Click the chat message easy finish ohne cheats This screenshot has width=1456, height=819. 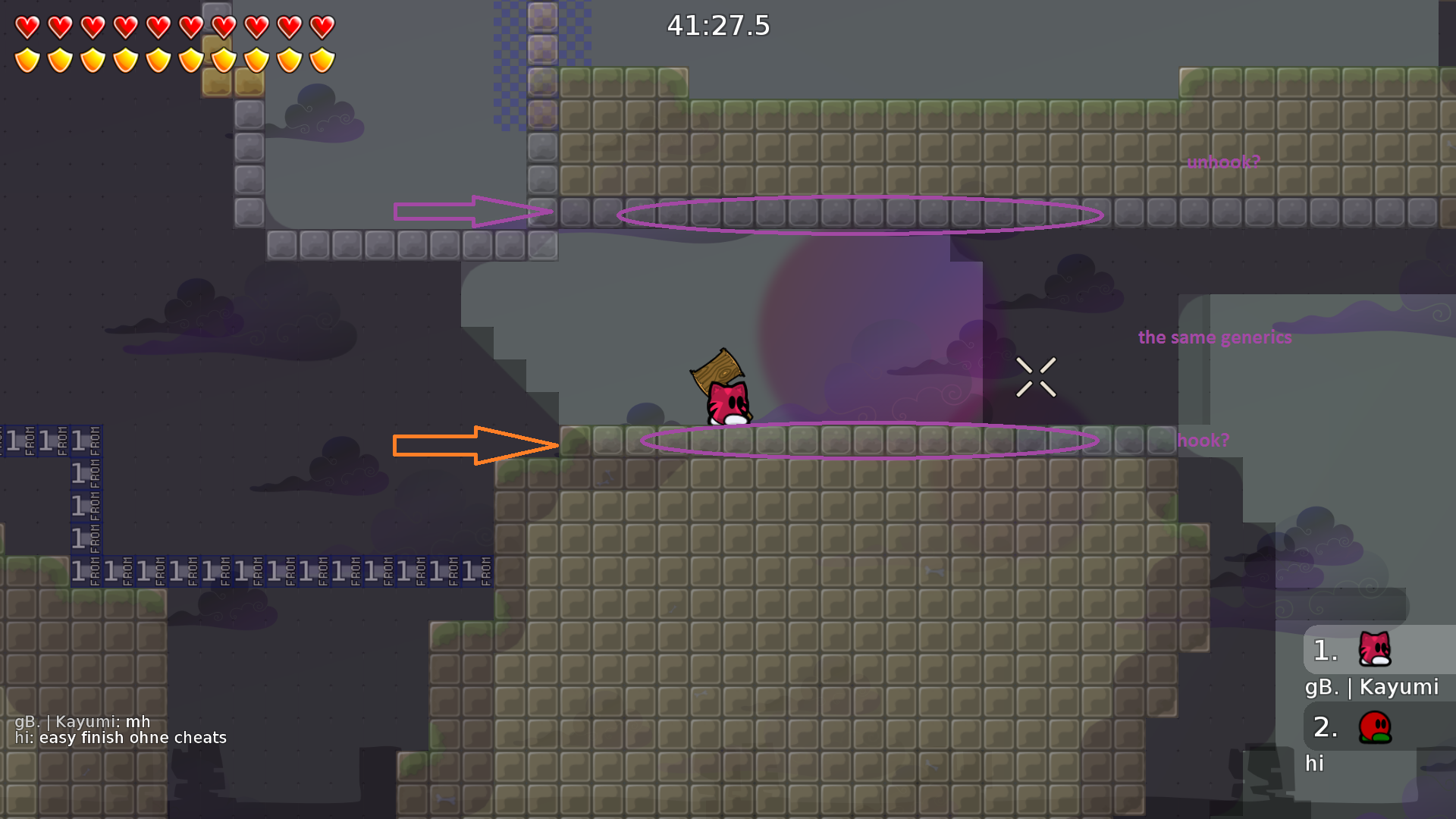click(121, 737)
